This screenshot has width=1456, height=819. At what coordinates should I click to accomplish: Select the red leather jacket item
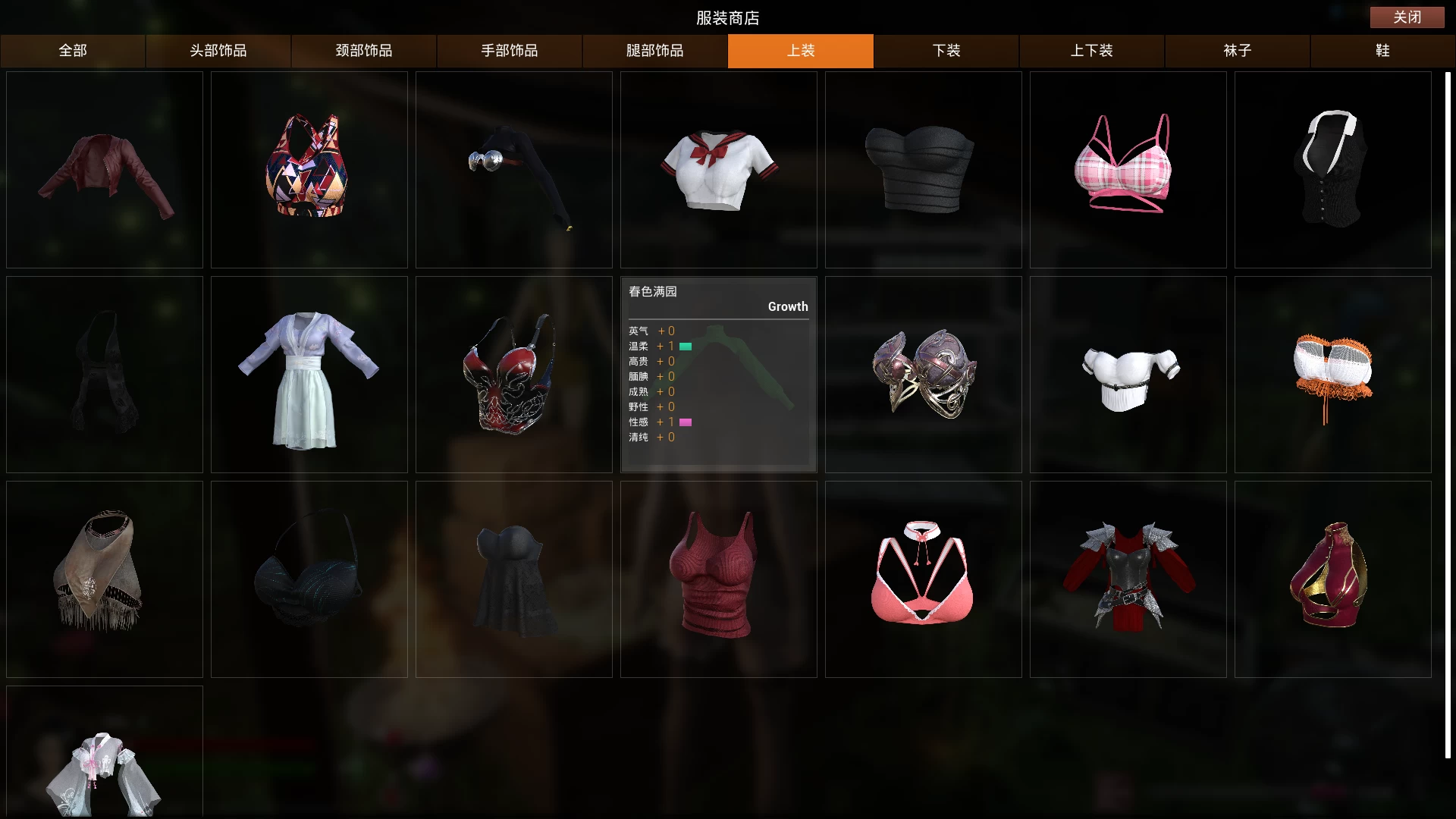point(105,171)
